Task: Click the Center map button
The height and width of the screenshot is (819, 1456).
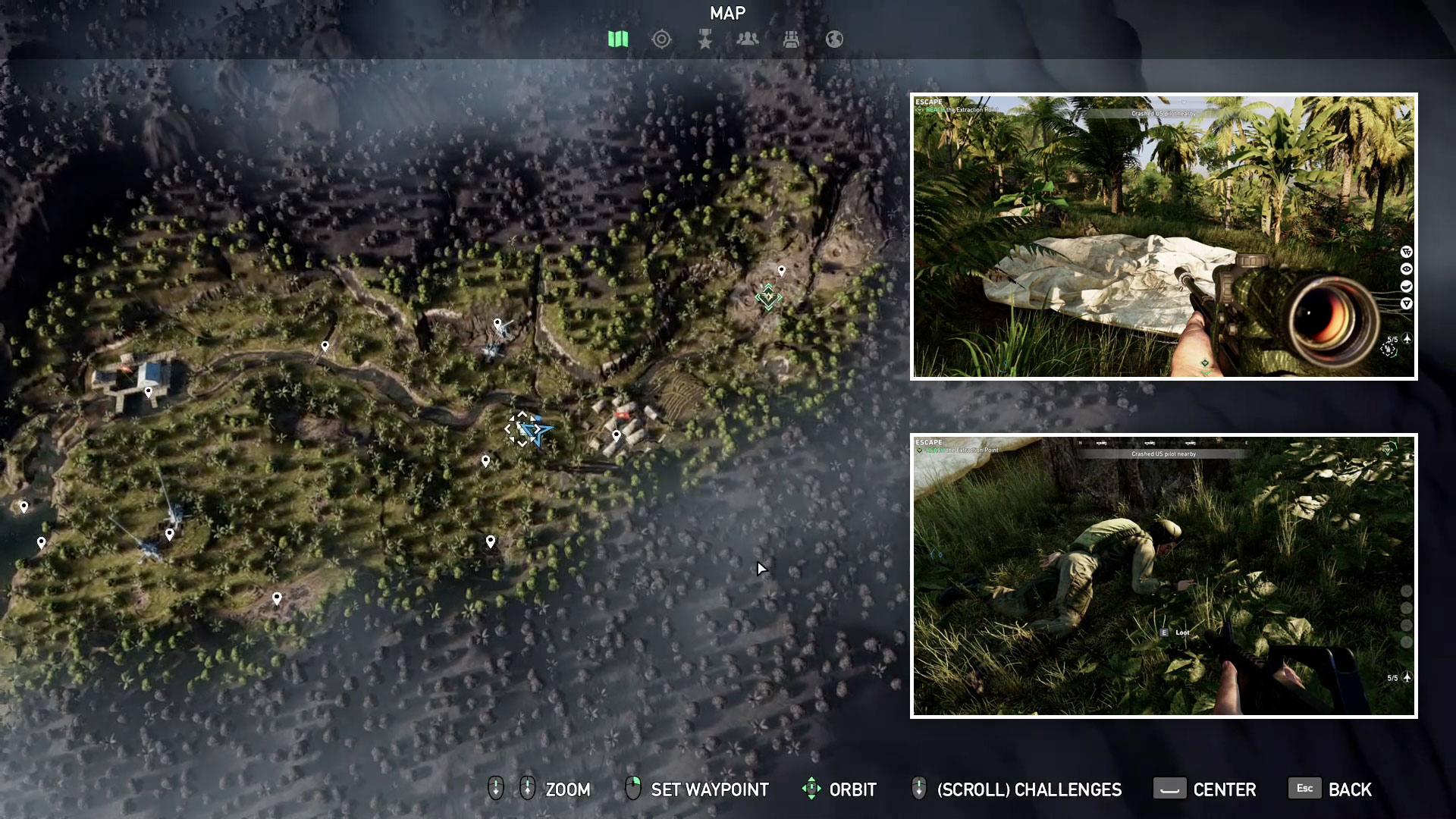Action: coord(1205,789)
